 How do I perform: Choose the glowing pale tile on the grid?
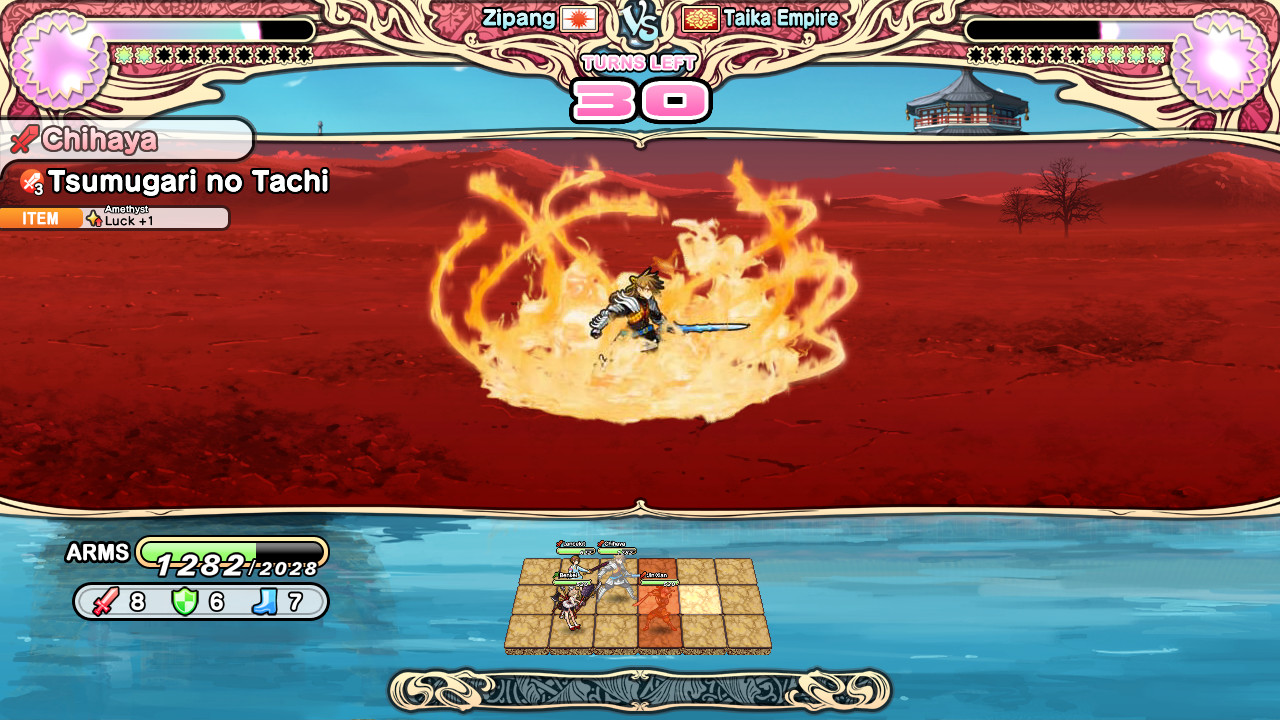[699, 598]
